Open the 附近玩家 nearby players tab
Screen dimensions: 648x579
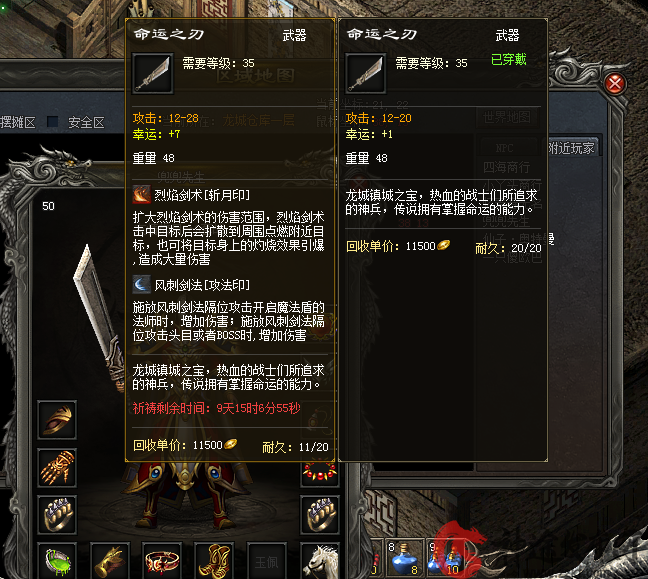[x=571, y=148]
